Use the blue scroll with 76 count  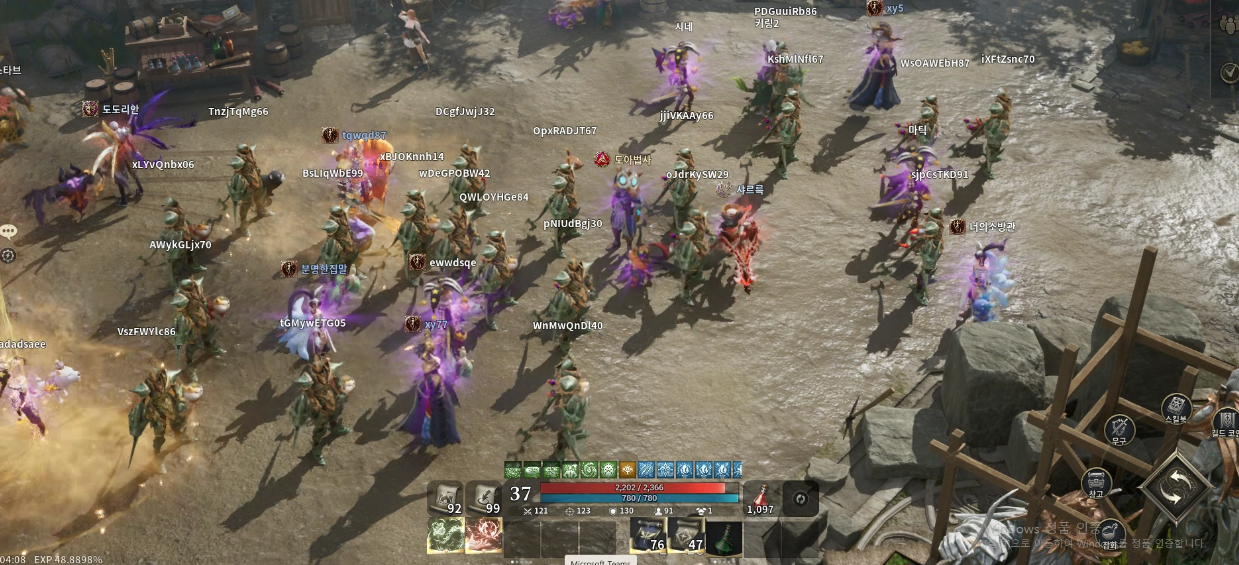648,536
